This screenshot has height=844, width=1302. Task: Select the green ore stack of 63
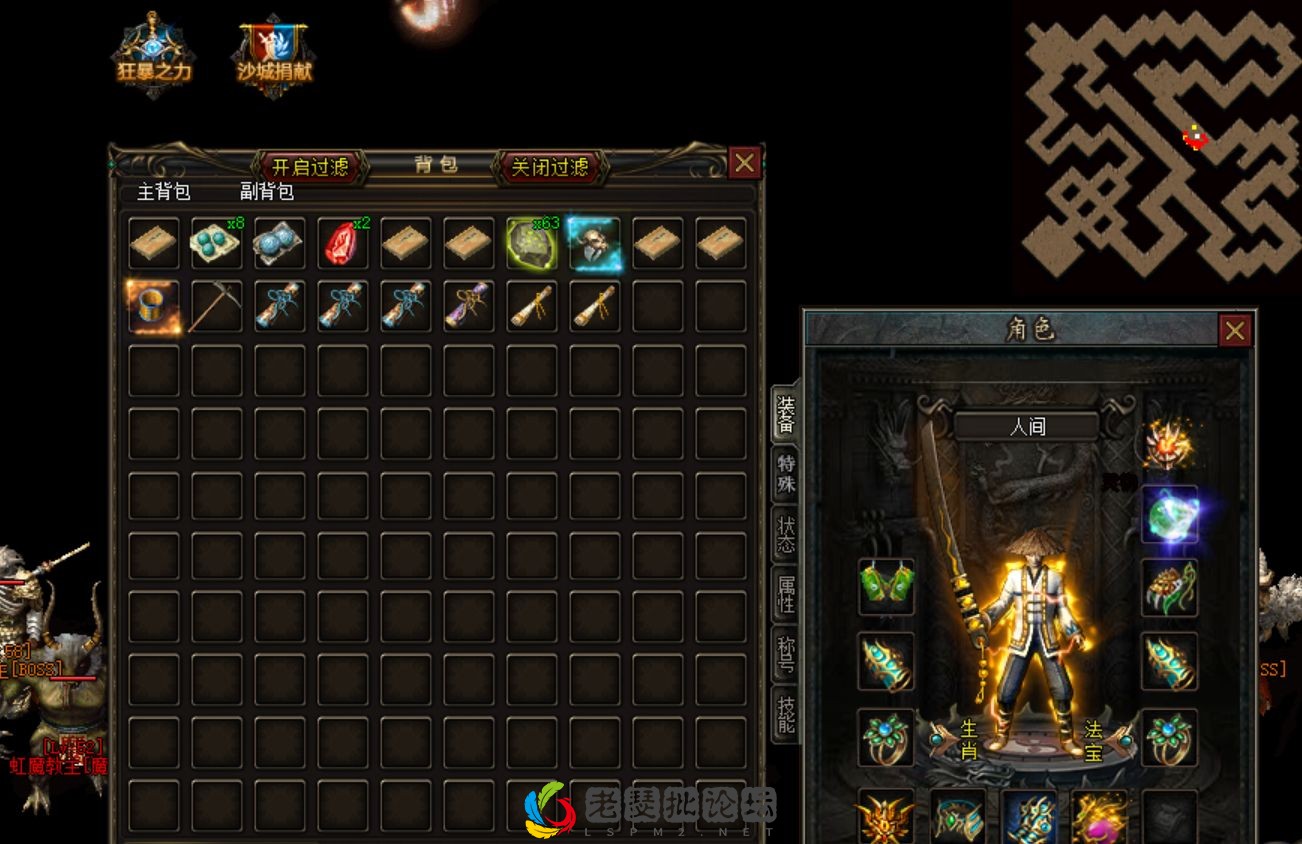[532, 243]
